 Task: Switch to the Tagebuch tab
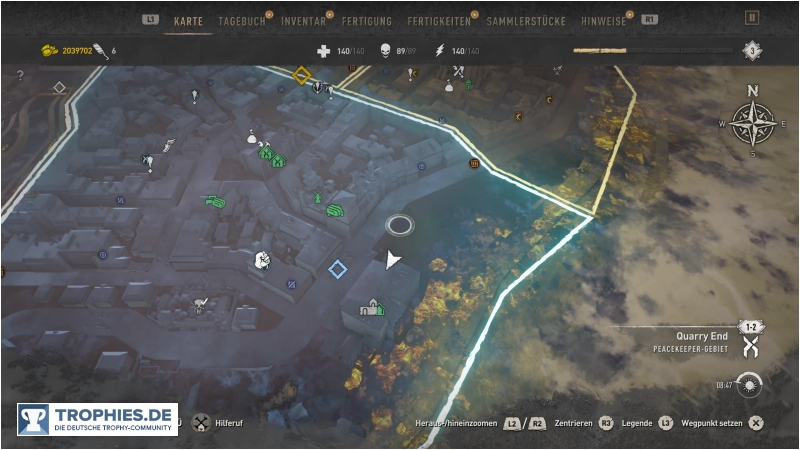241,20
